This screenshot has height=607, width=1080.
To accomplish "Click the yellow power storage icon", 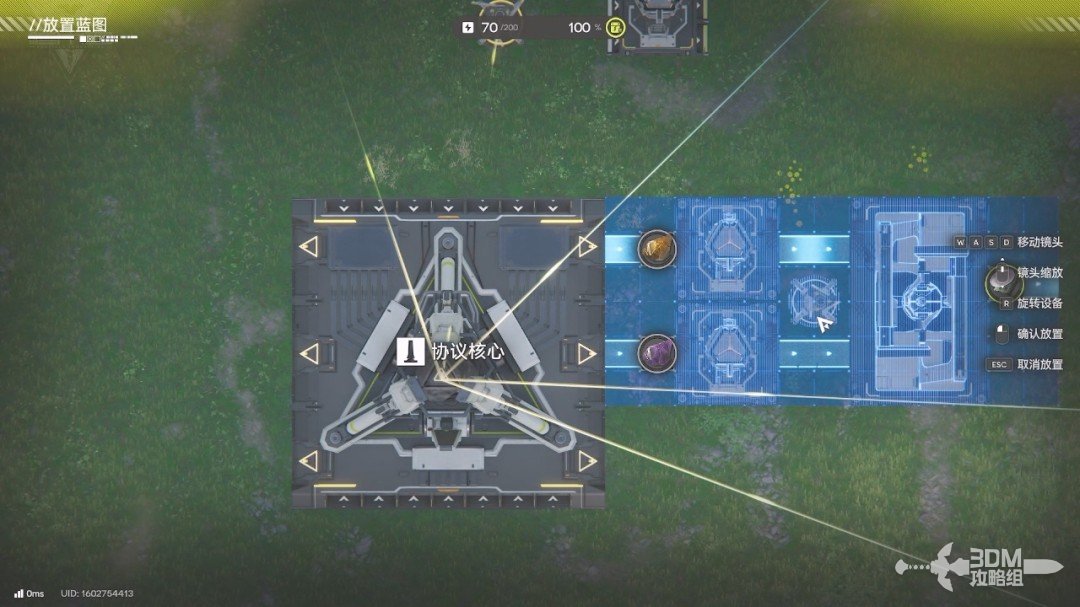I will pyautogui.click(x=616, y=27).
